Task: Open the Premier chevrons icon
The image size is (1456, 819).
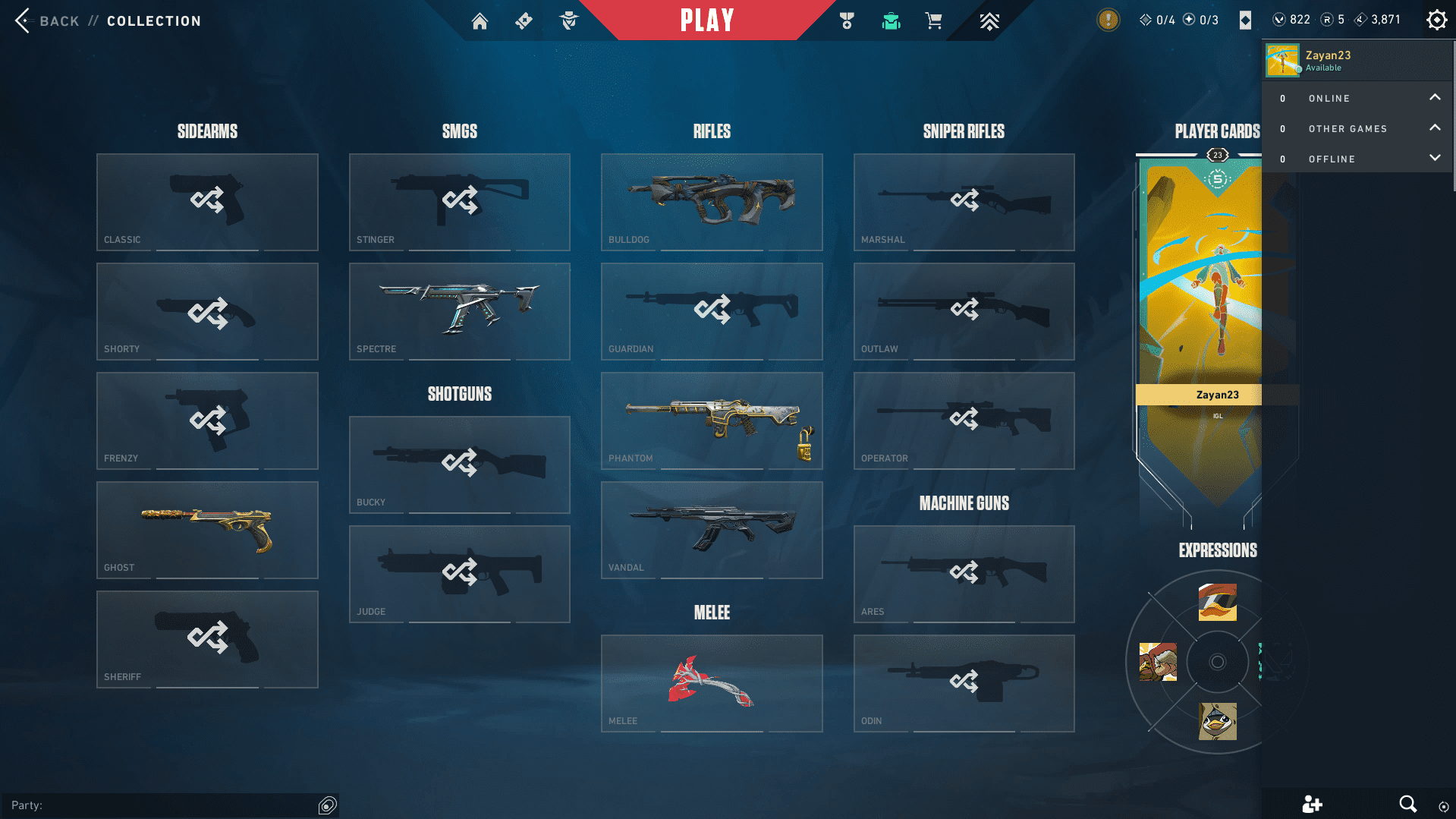Action: (989, 20)
